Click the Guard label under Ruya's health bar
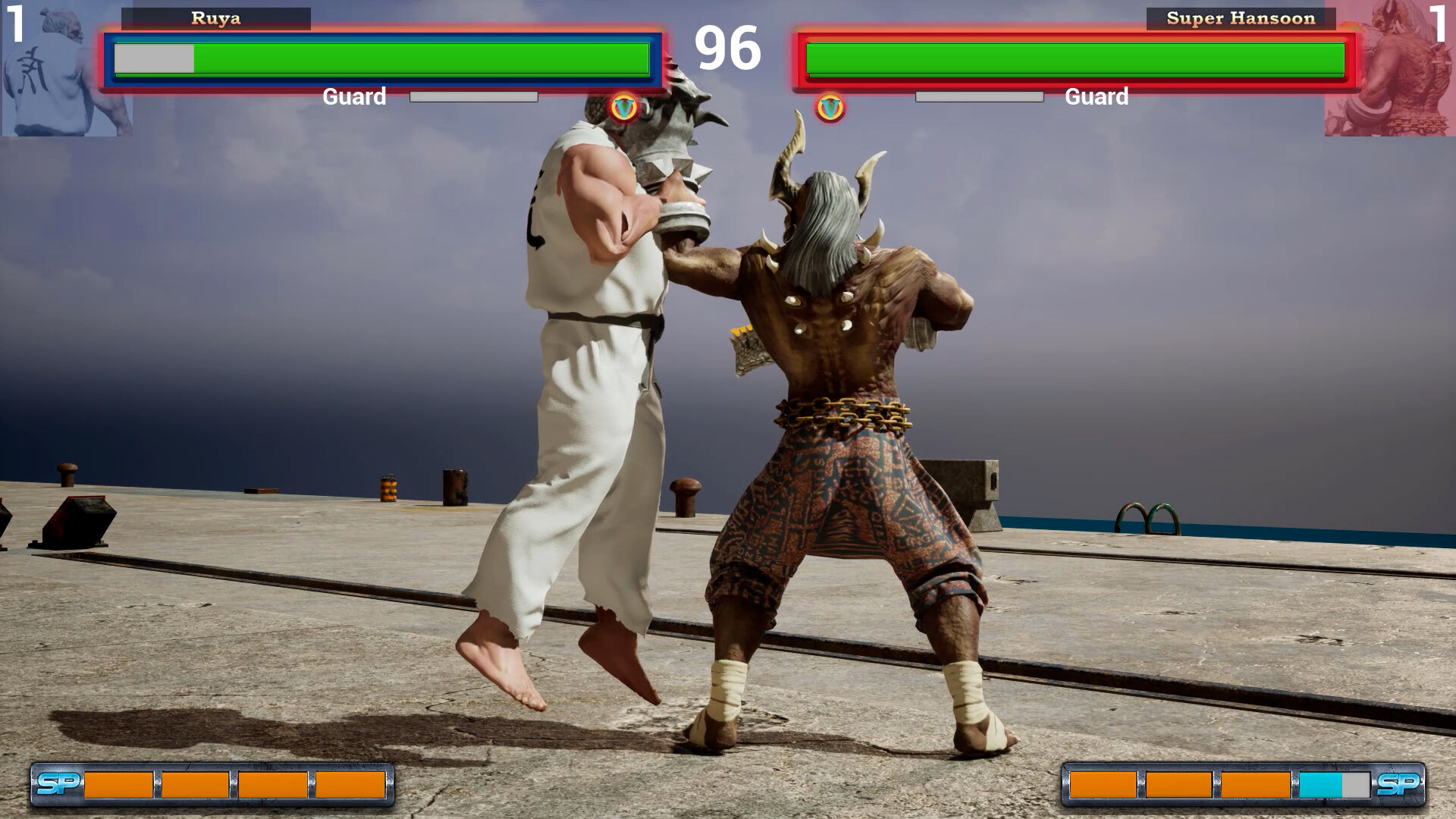The width and height of the screenshot is (1456, 819). [354, 96]
